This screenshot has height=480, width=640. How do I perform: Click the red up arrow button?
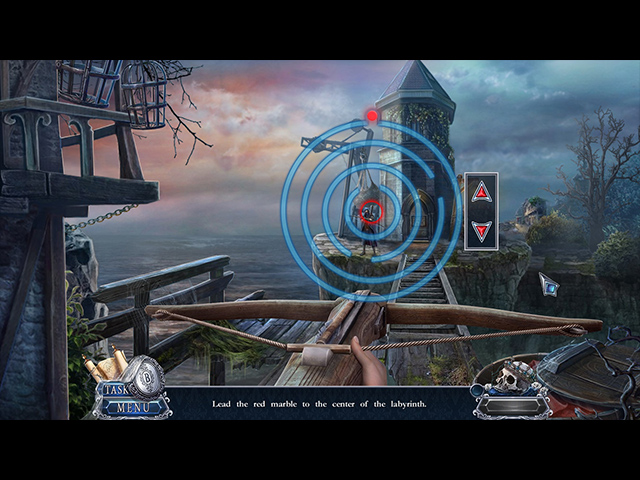(481, 192)
